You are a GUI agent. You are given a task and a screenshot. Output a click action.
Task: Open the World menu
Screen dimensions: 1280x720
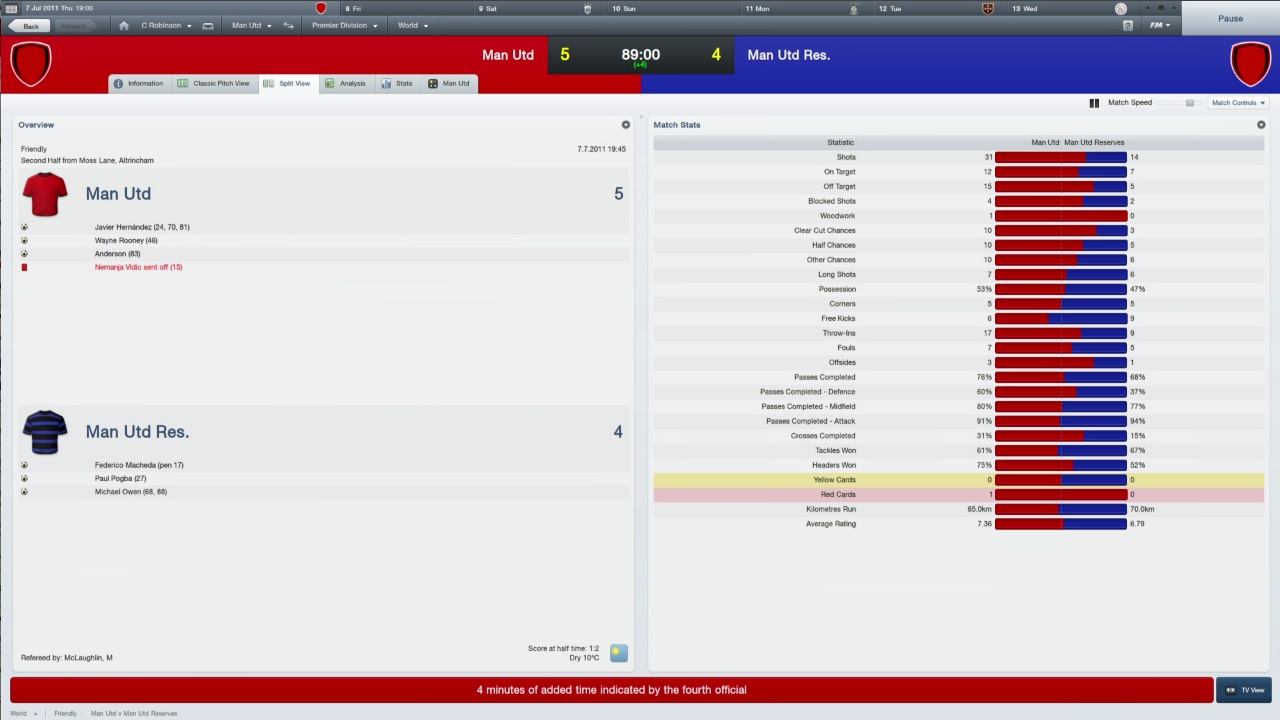click(412, 25)
